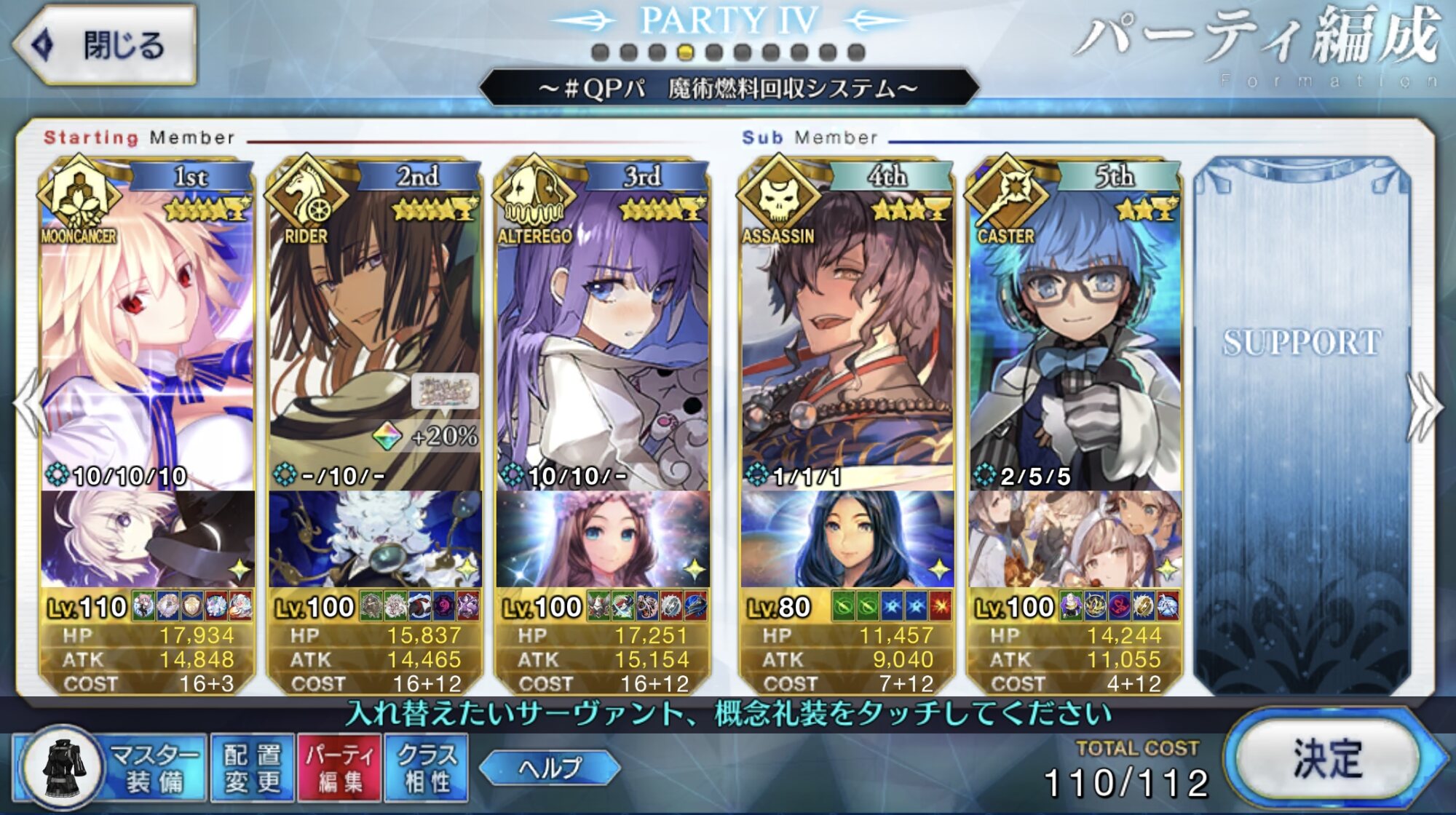Open the パーティ編集 party edit button
Viewport: 1456px width, 815px height.
(x=339, y=768)
